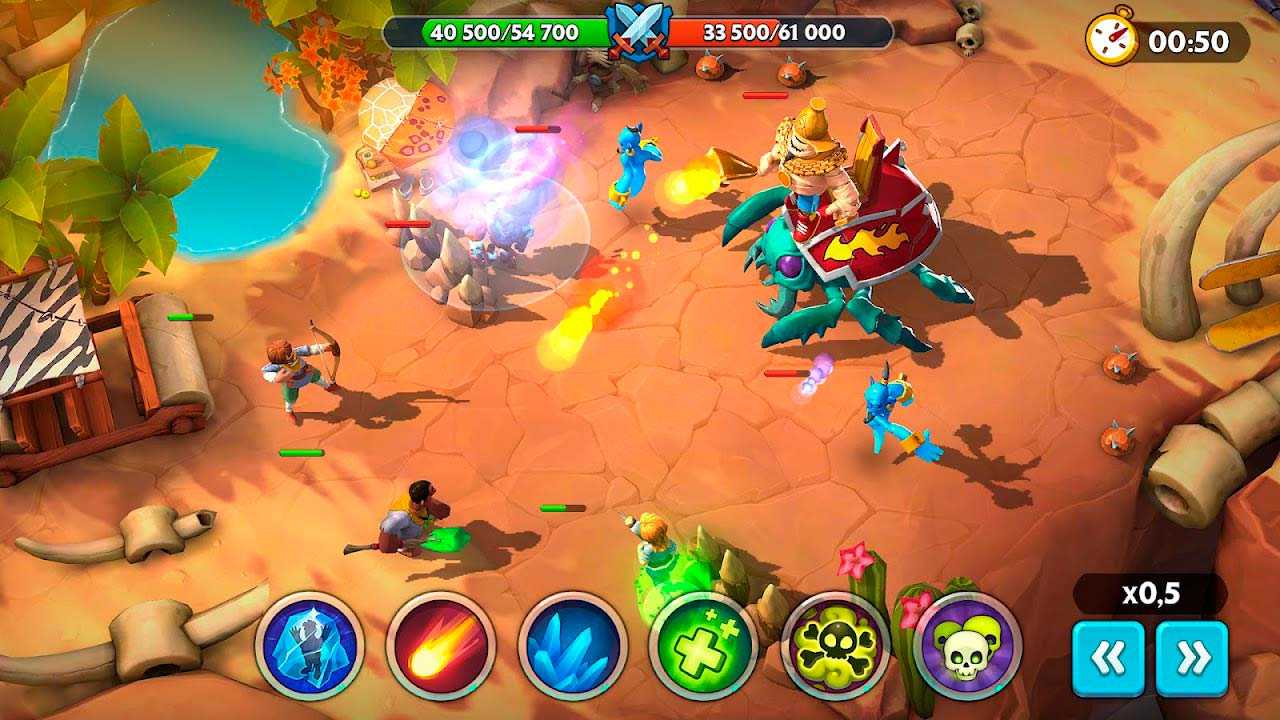Use the purple jester skull ability
The image size is (1280, 720).
[x=967, y=646]
